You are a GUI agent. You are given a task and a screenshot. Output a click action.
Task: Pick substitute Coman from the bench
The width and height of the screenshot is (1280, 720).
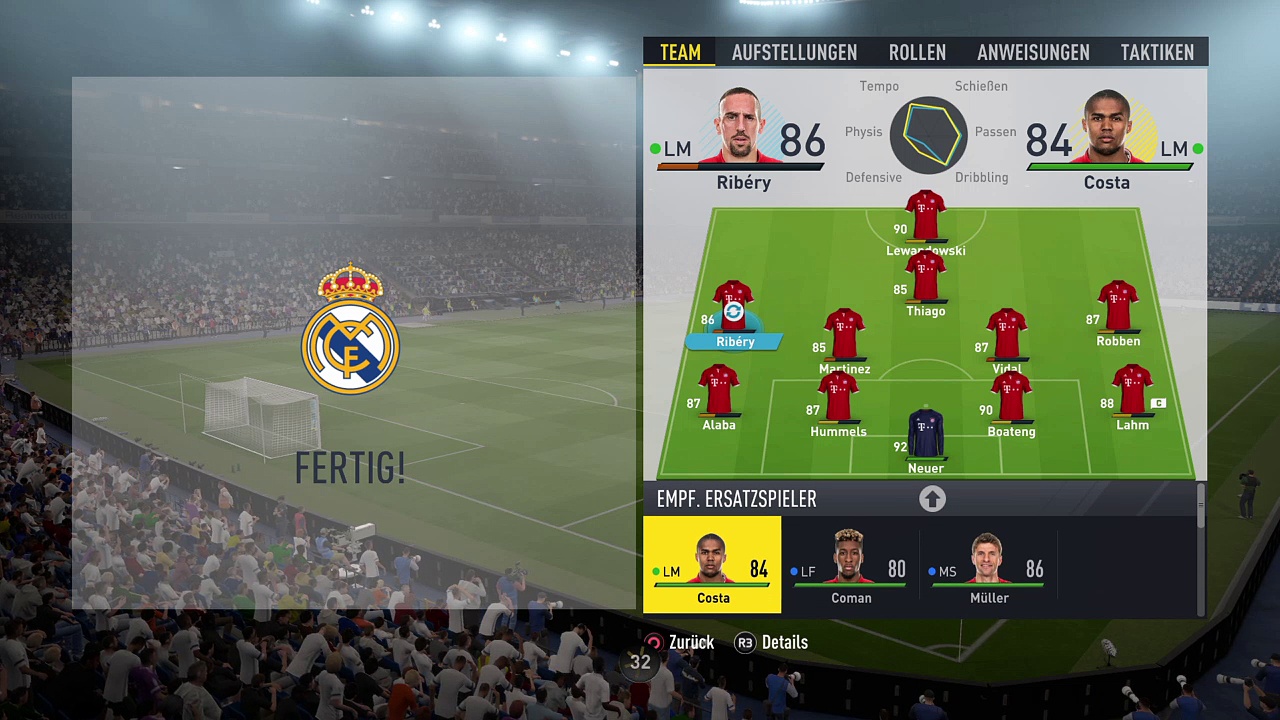pos(850,565)
